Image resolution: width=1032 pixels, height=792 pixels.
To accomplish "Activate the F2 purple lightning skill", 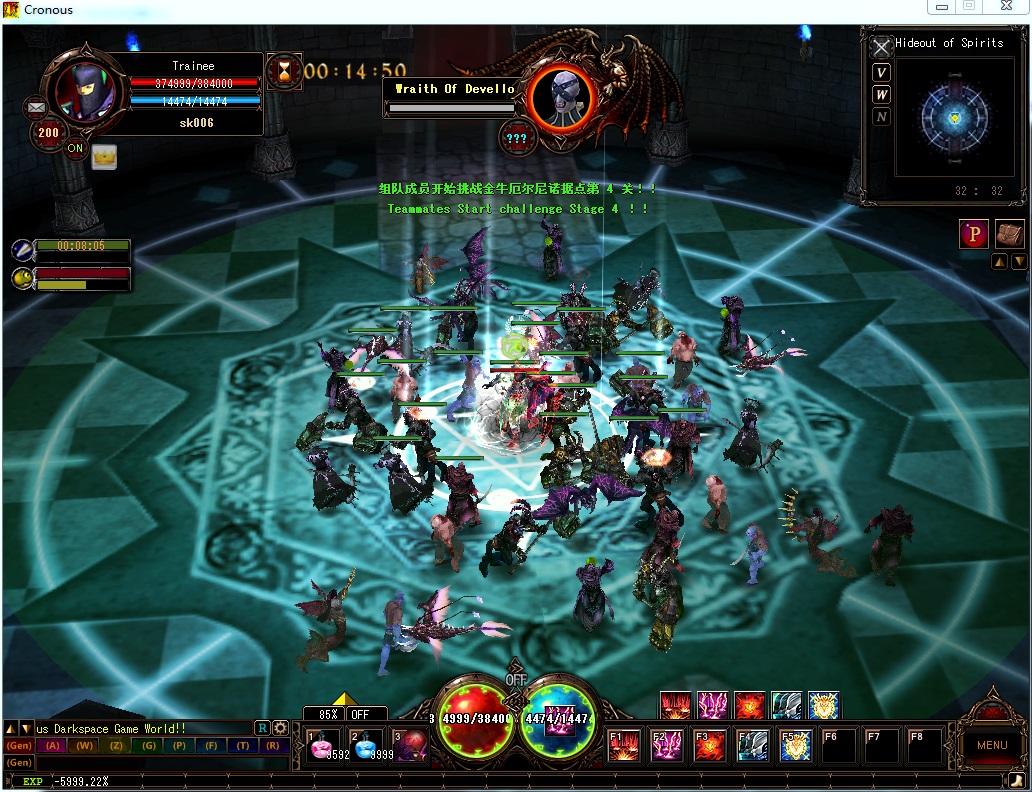I will pyautogui.click(x=668, y=746).
